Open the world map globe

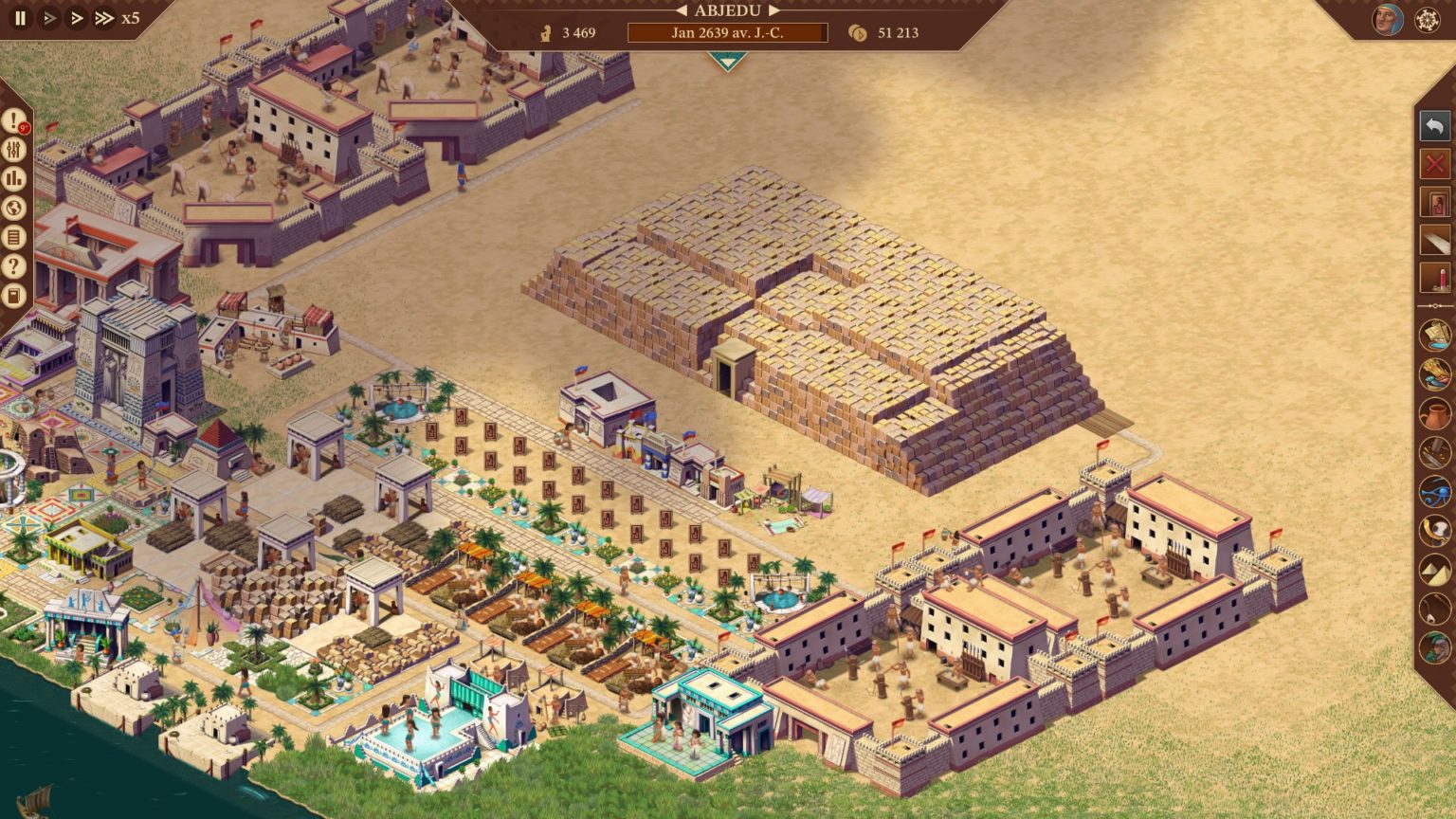tap(13, 208)
